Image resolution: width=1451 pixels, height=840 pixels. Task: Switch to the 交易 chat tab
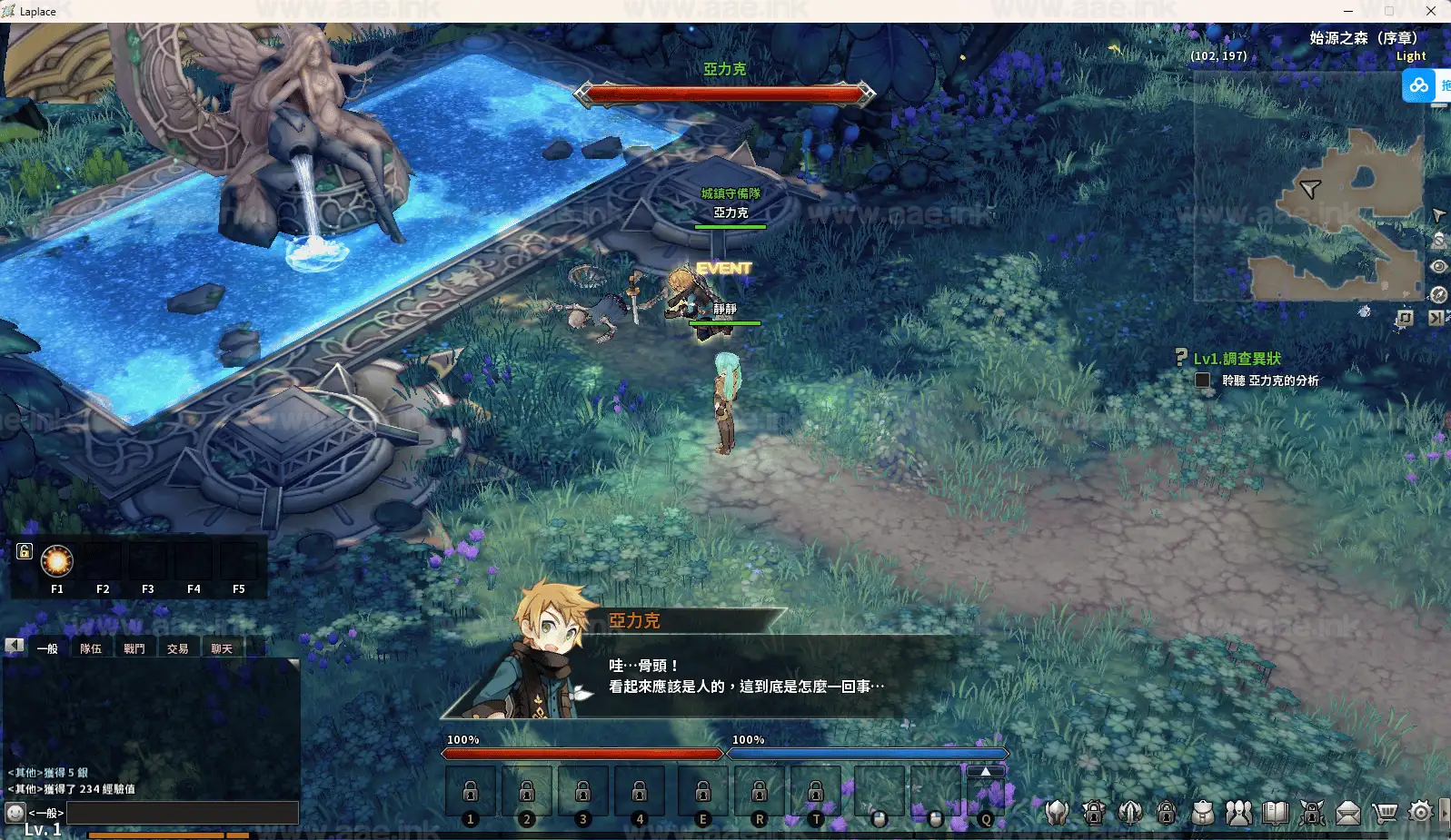pyautogui.click(x=177, y=648)
